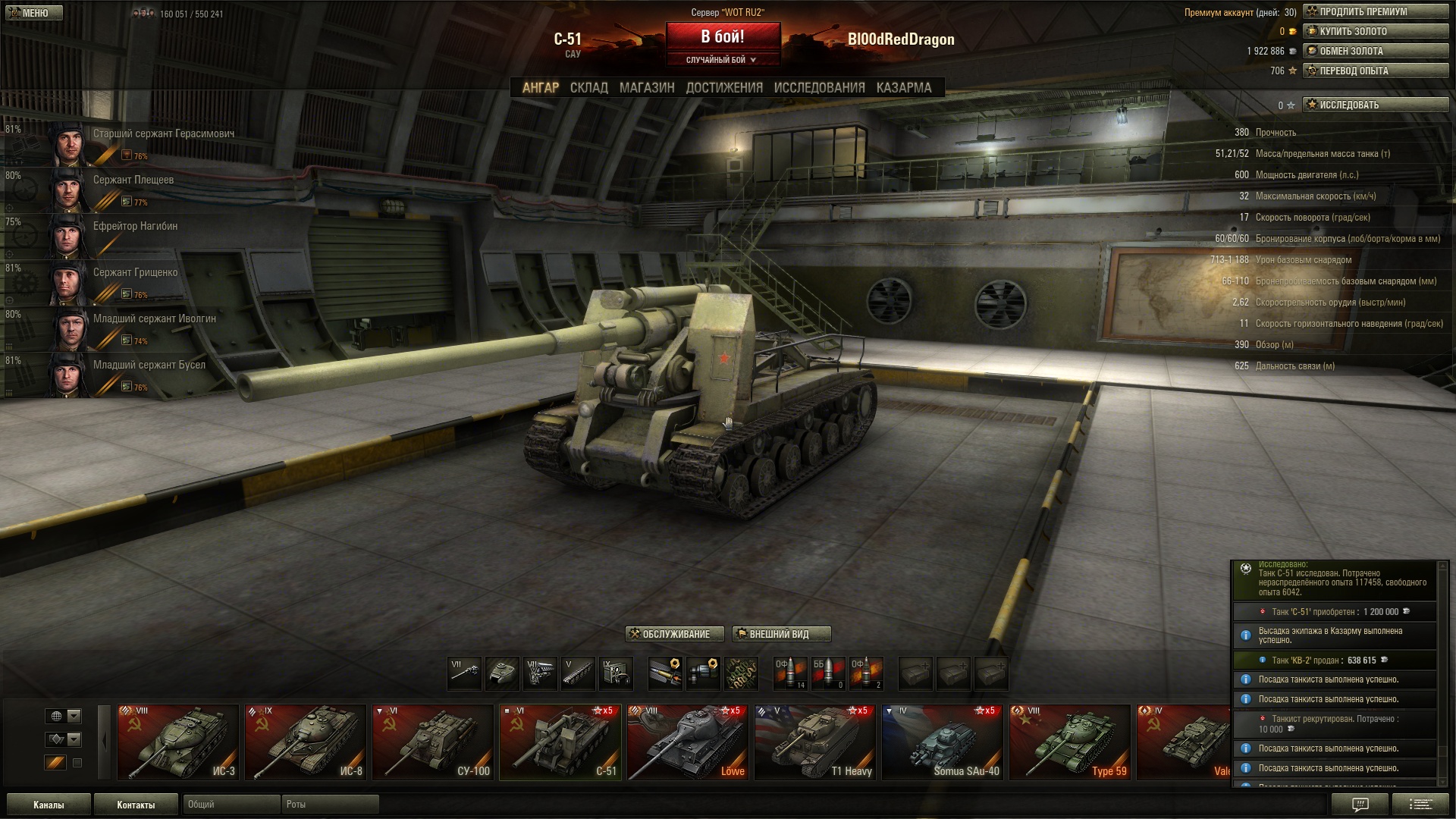
Task: Select the Löwe tank thumbnail
Action: click(687, 742)
